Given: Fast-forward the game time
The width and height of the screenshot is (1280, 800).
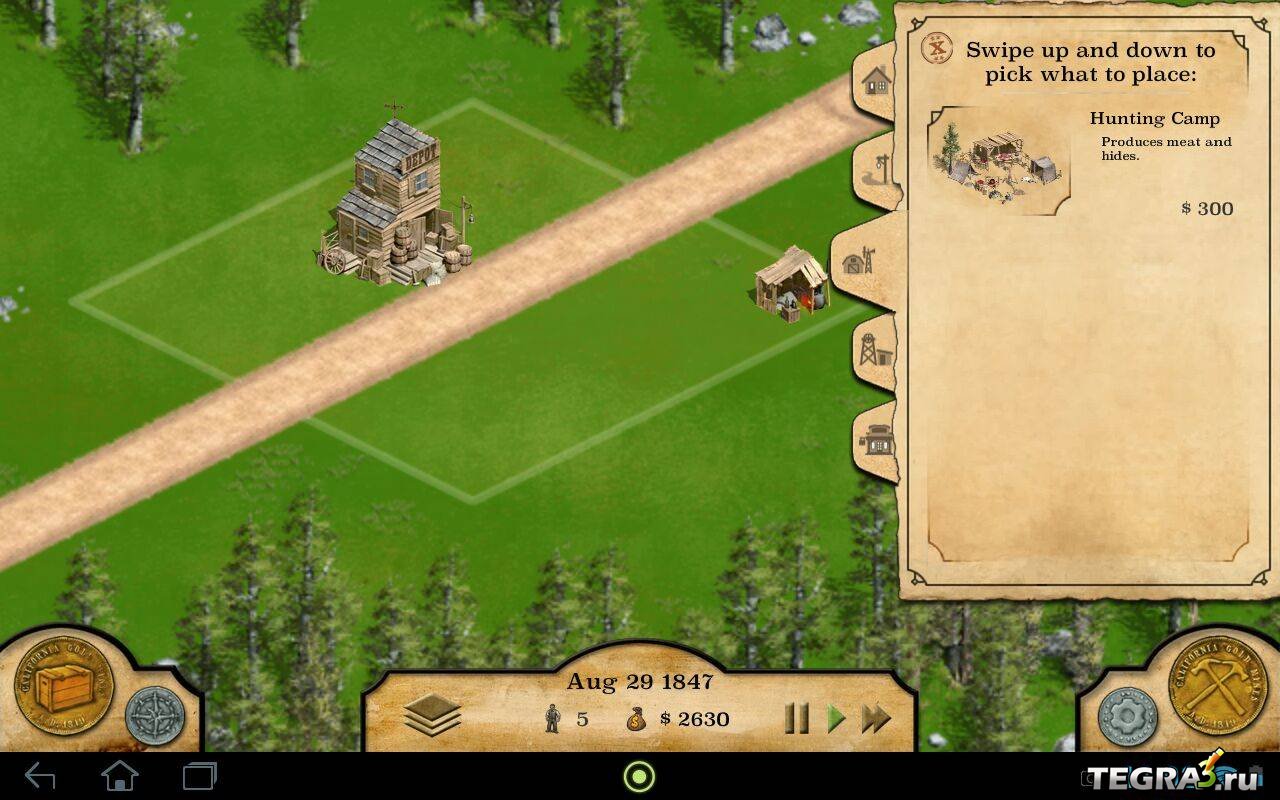Looking at the screenshot, I should point(876,718).
